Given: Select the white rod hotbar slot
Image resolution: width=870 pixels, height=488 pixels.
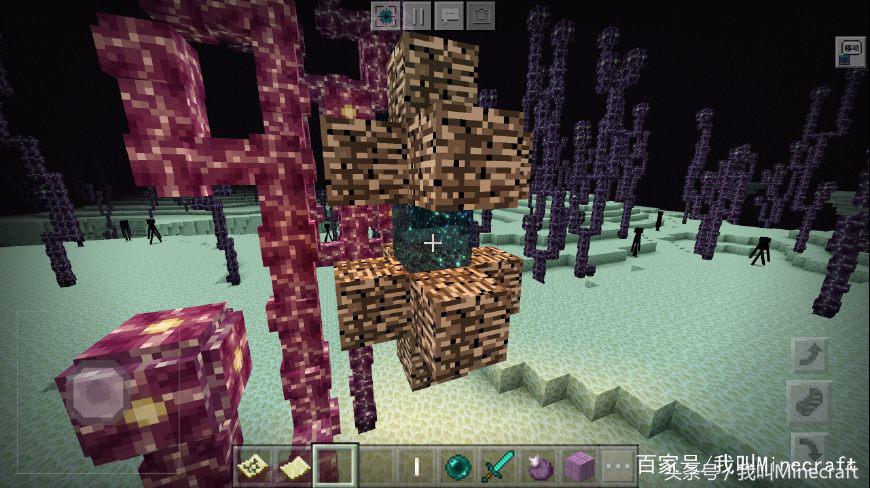Looking at the screenshot, I should coord(416,466).
